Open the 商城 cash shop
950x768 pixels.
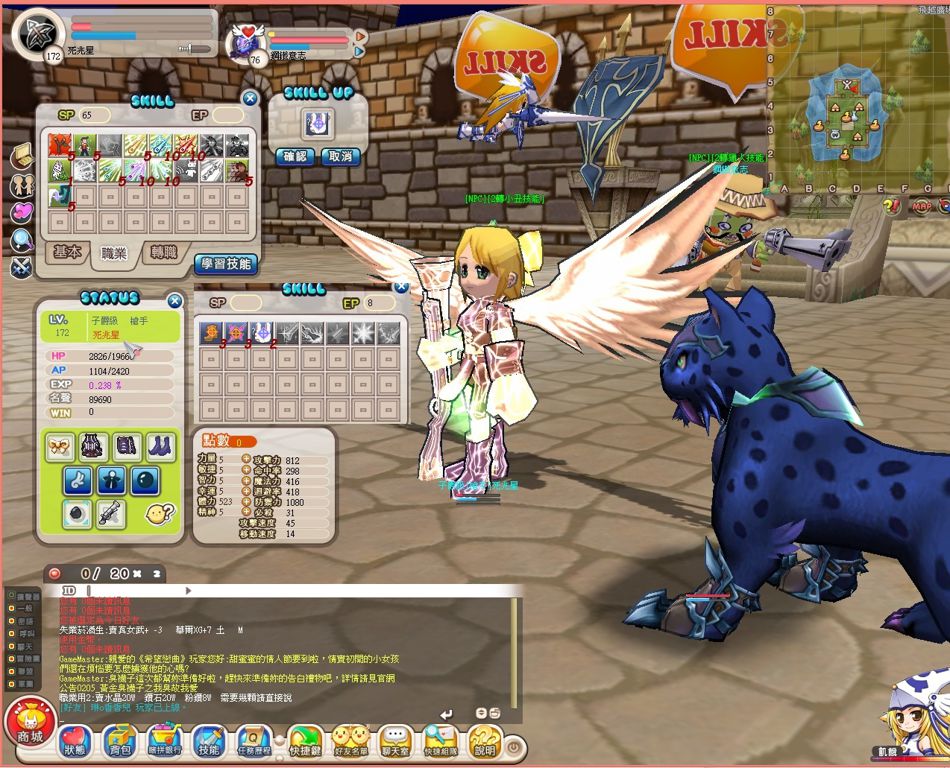point(30,723)
